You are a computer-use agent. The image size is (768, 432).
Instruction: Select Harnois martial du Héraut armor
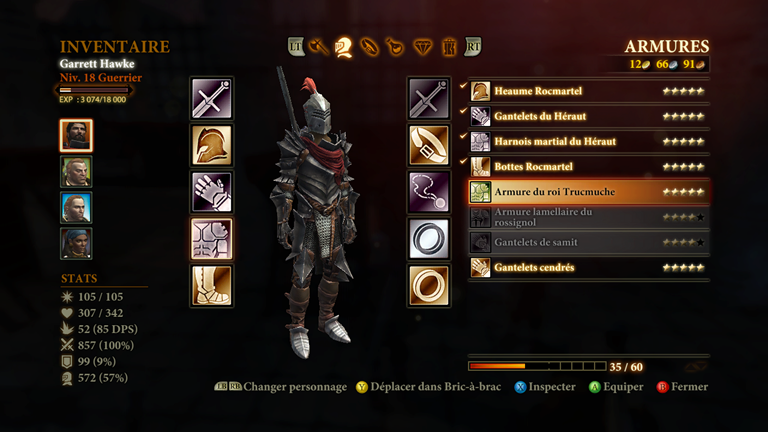588,141
